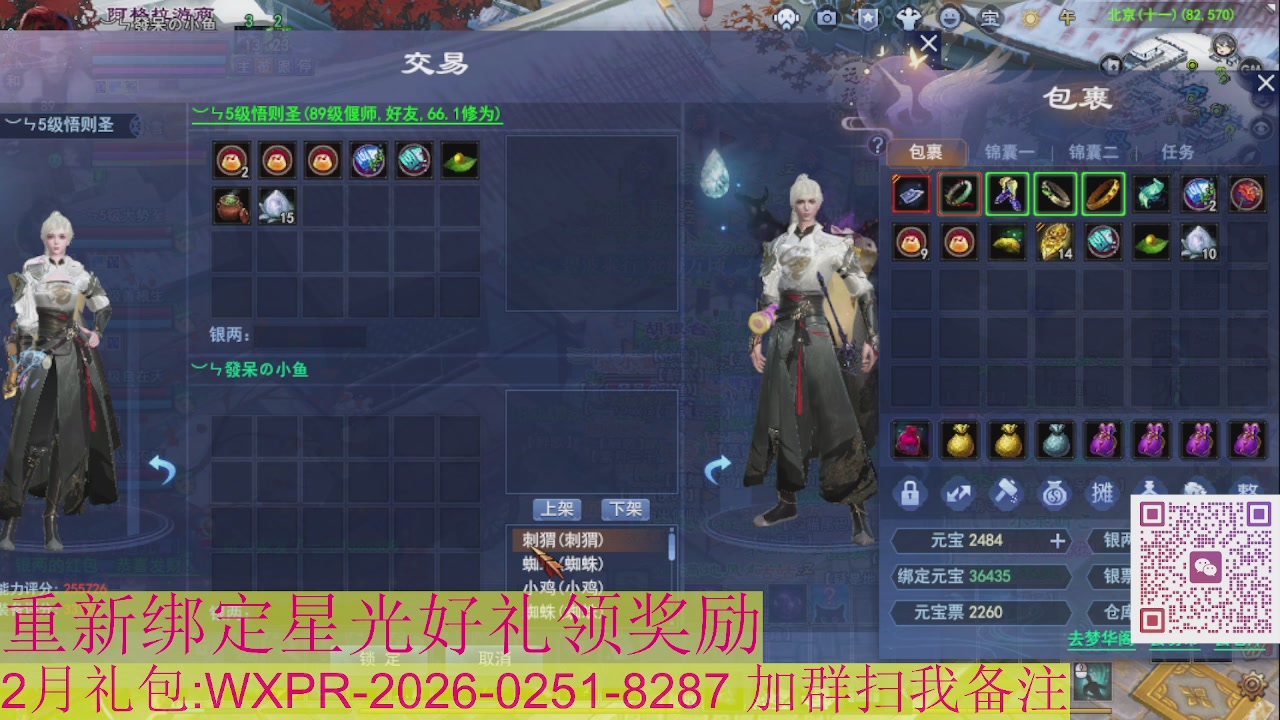The height and width of the screenshot is (720, 1280).
Task: Click the sun icon in top toolbar
Action: (x=1030, y=18)
